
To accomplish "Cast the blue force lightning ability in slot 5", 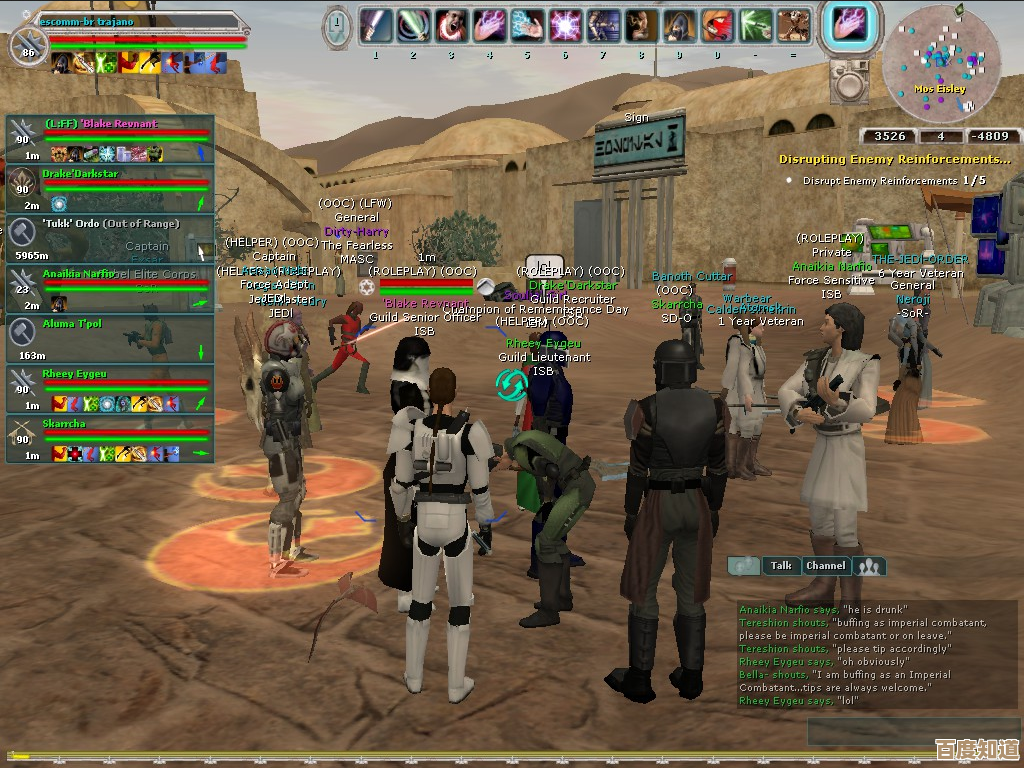I will click(527, 24).
